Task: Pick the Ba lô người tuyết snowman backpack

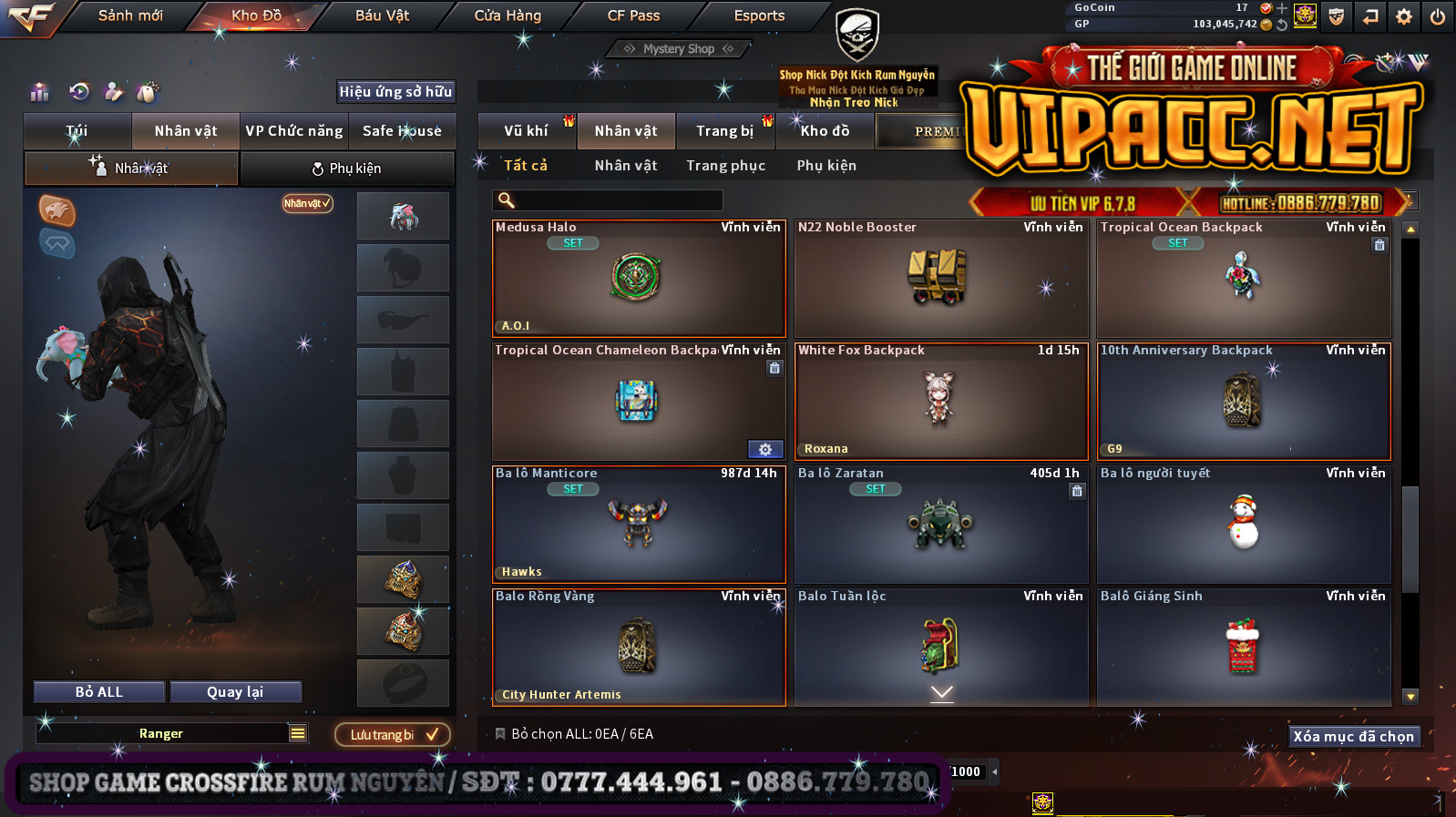Action: click(1243, 525)
